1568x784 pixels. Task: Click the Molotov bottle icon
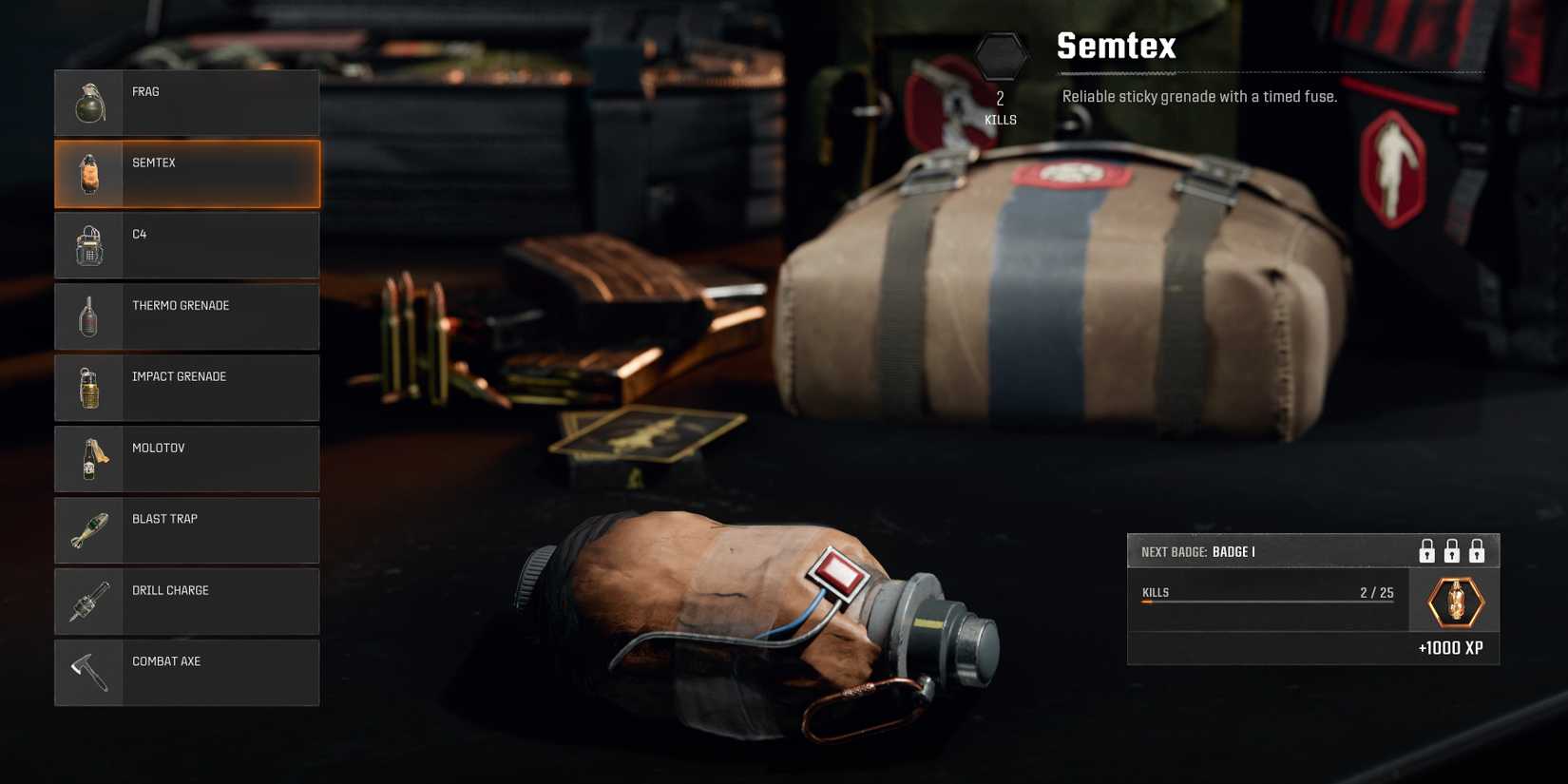click(88, 458)
